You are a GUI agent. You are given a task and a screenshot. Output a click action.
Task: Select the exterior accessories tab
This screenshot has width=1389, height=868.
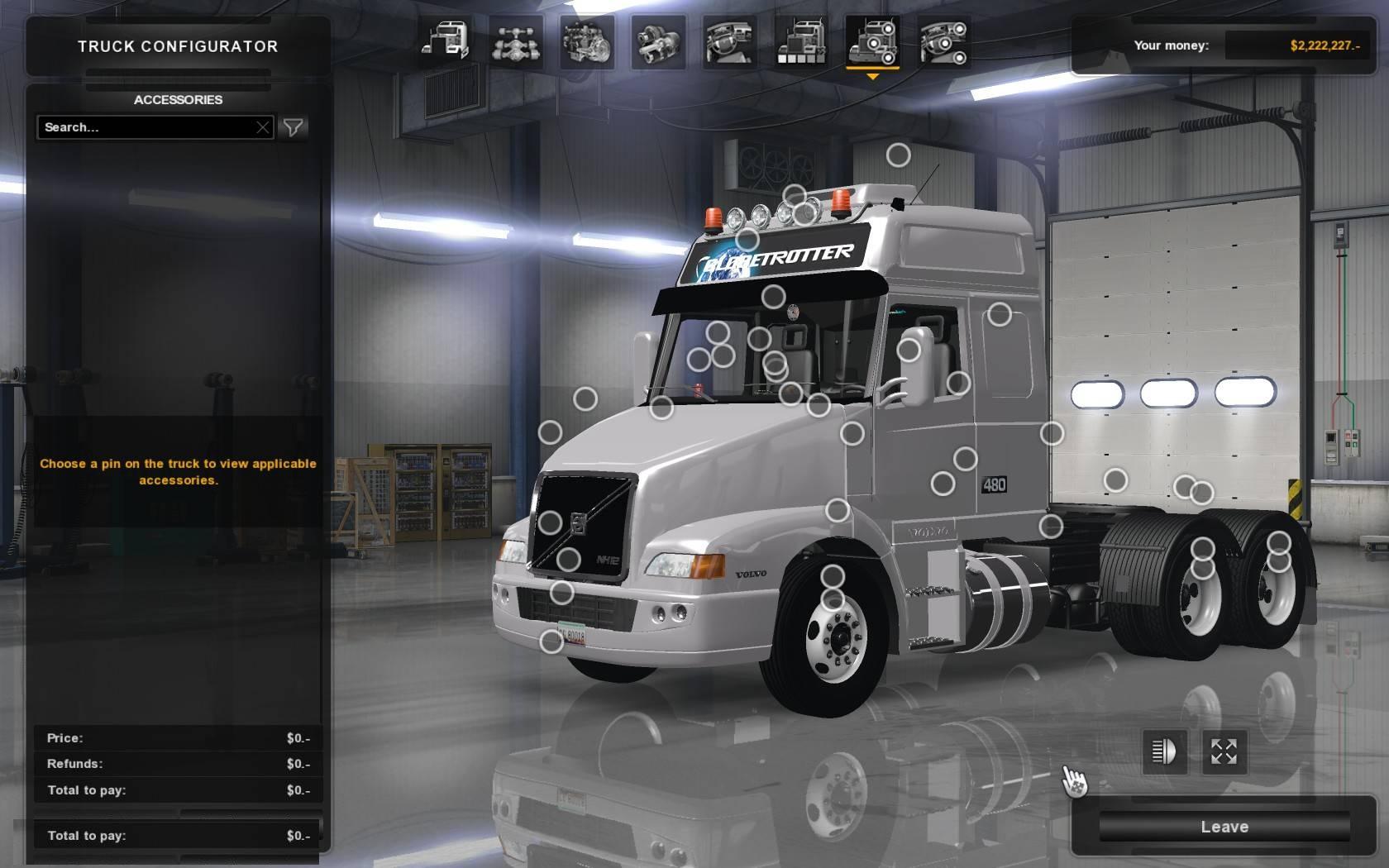872,41
